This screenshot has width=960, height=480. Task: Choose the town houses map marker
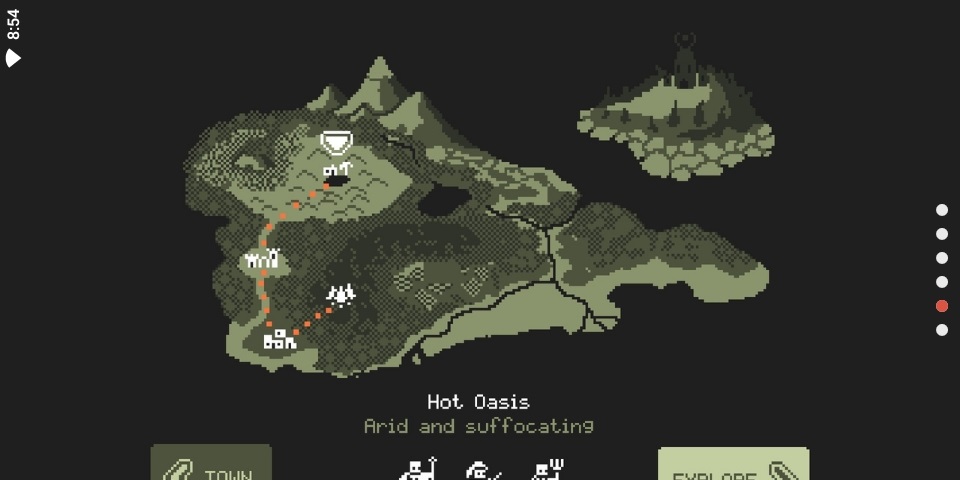(279, 340)
